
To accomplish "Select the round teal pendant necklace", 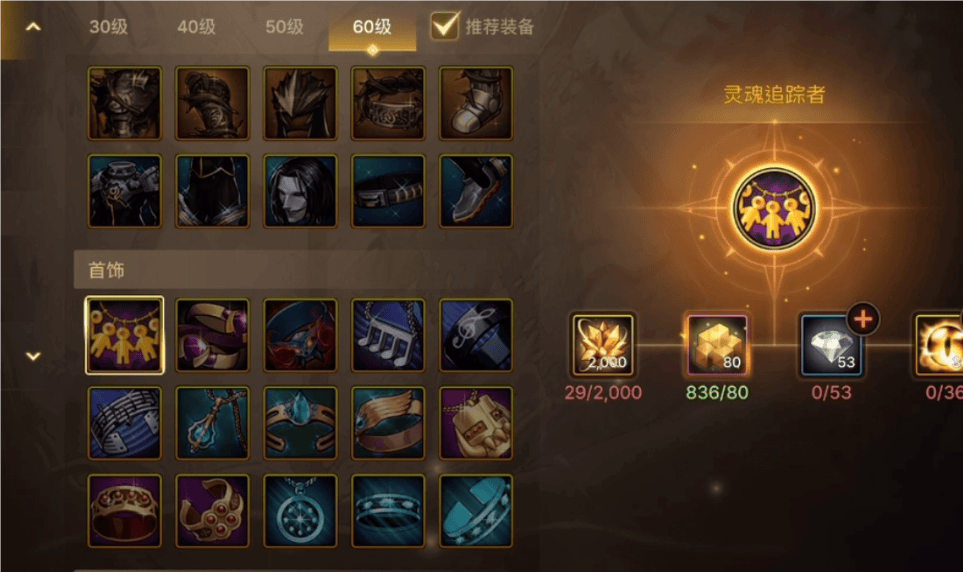I will click(x=300, y=511).
